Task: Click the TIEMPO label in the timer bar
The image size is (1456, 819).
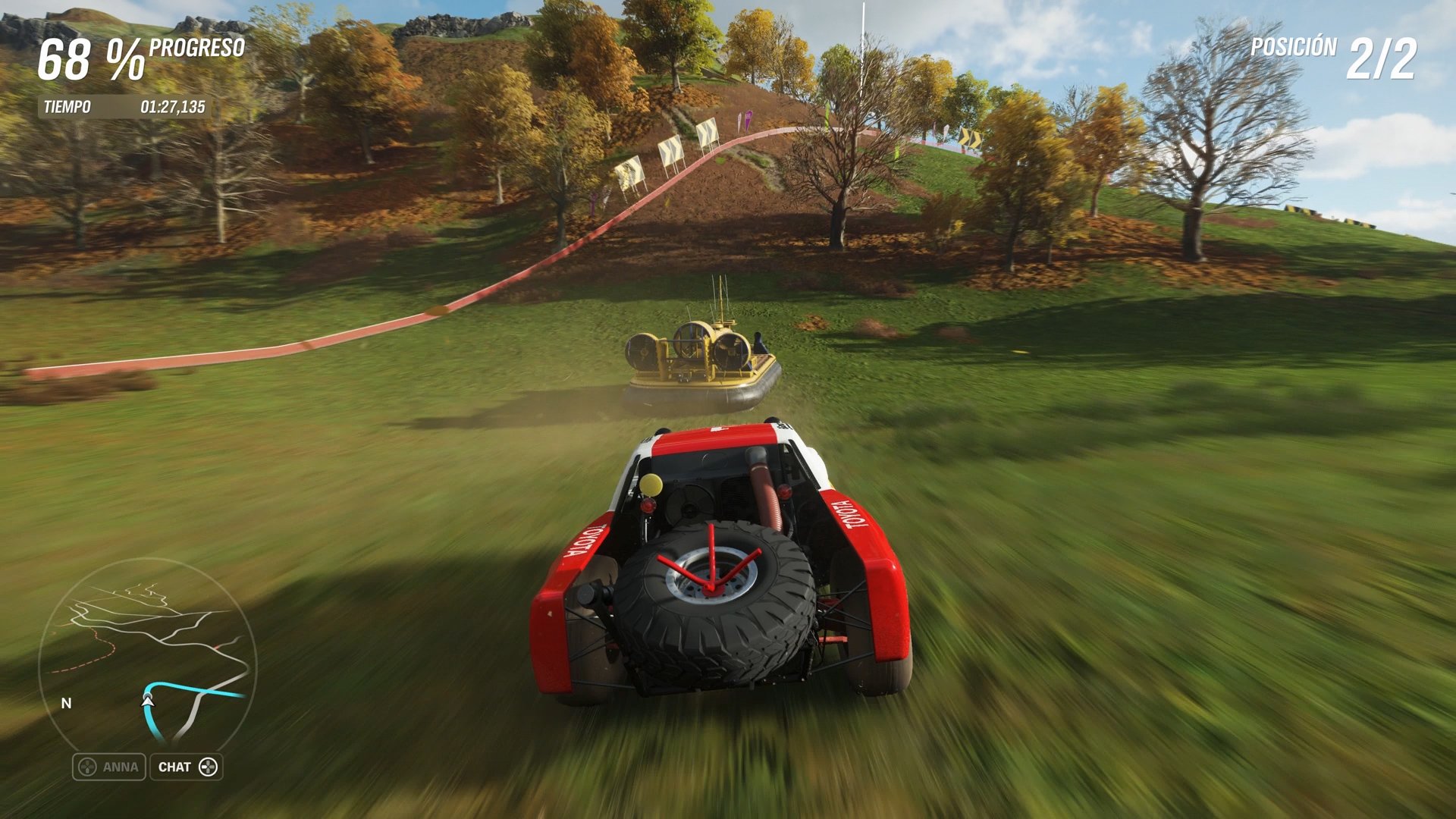Action: pyautogui.click(x=68, y=107)
